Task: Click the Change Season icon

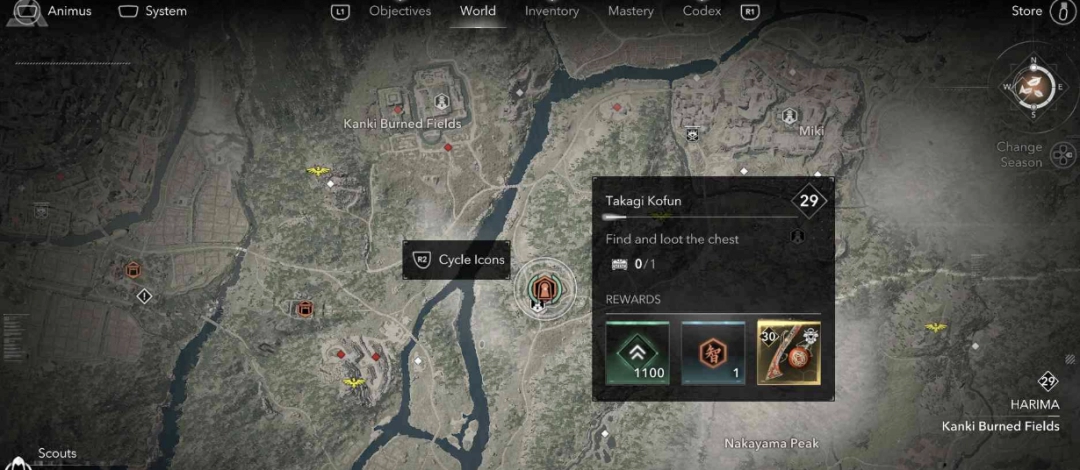Action: [1066, 154]
